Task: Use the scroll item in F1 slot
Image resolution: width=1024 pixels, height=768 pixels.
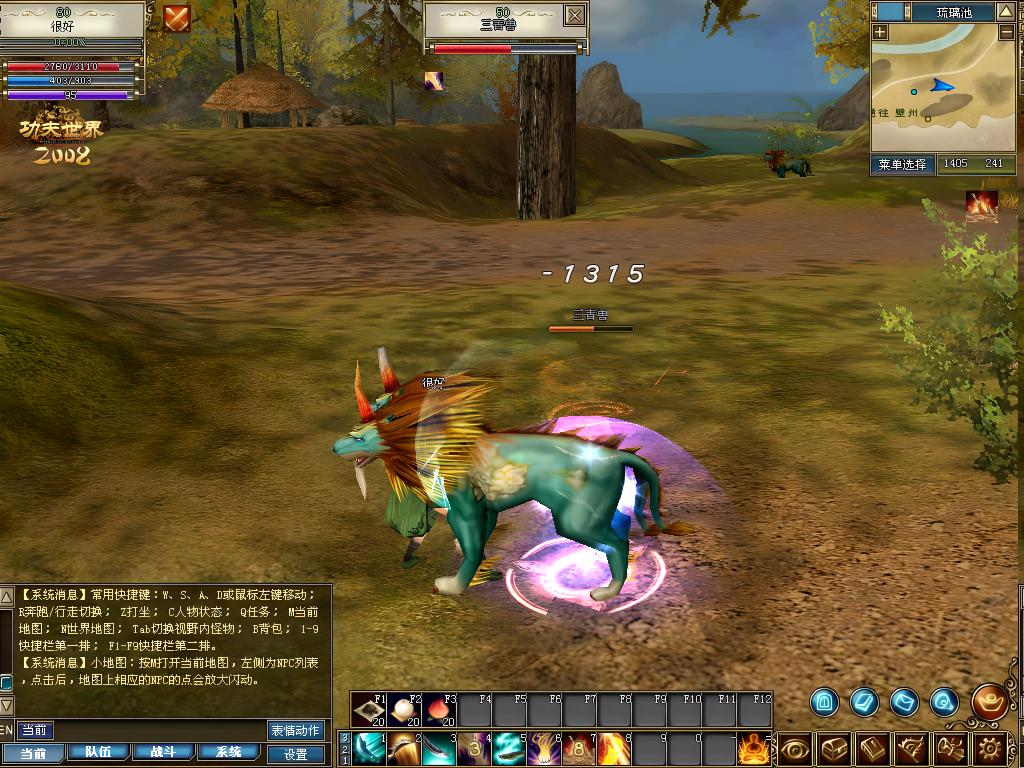Action: [370, 710]
